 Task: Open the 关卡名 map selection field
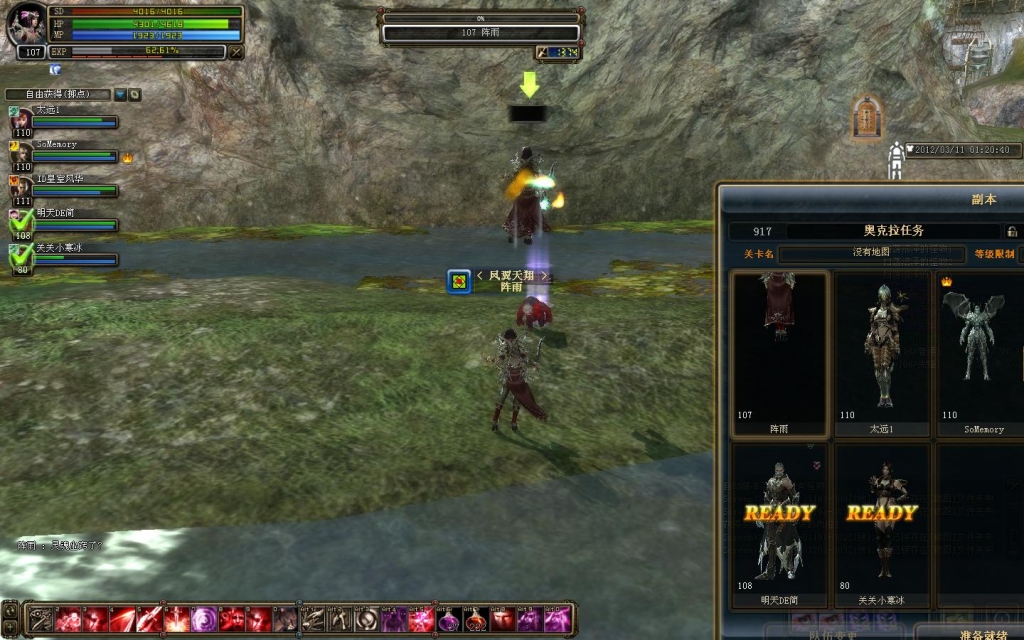click(871, 254)
